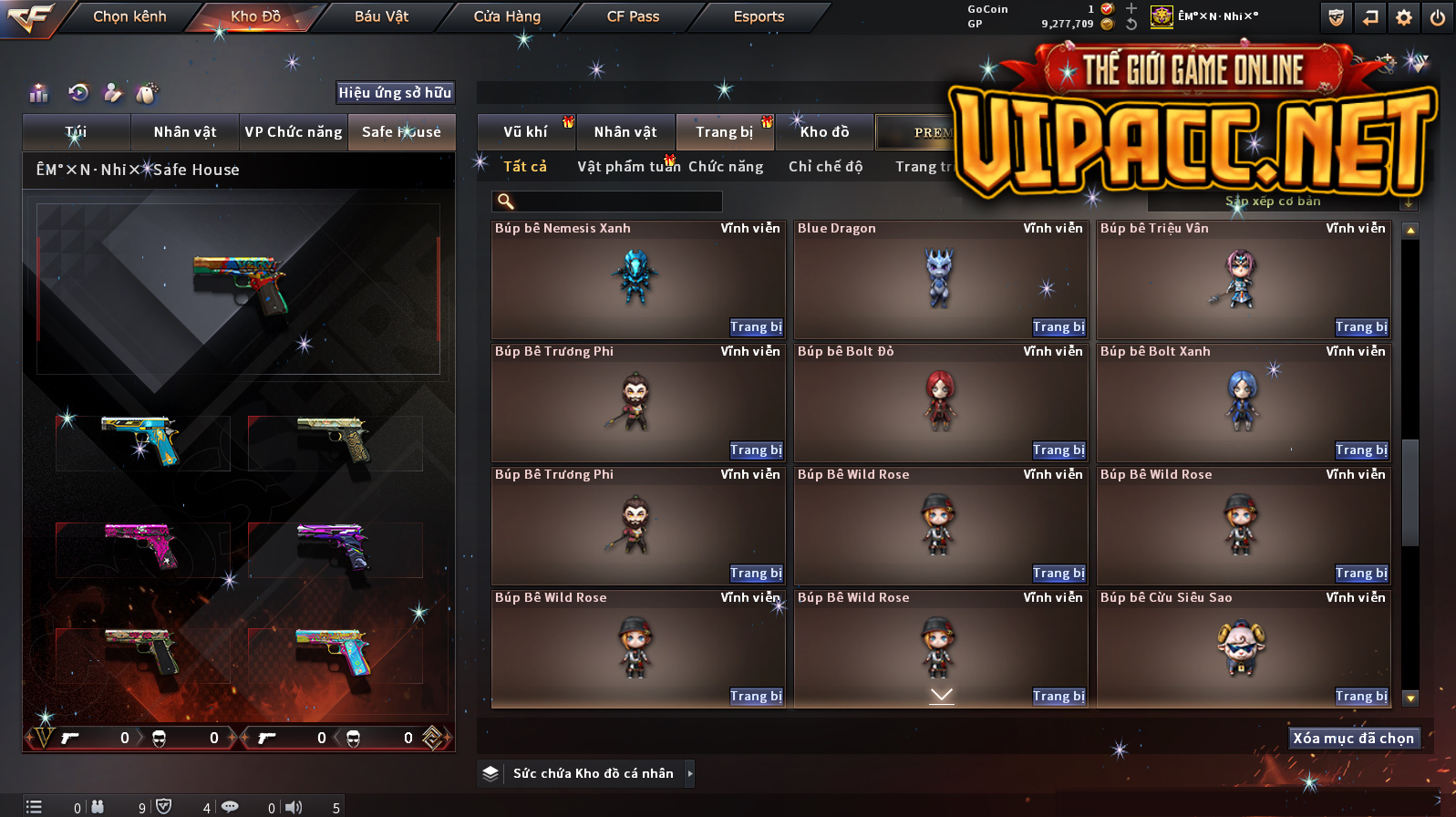
Task: Equip the Búp bê Nemesis Xanh doll
Action: click(x=756, y=326)
